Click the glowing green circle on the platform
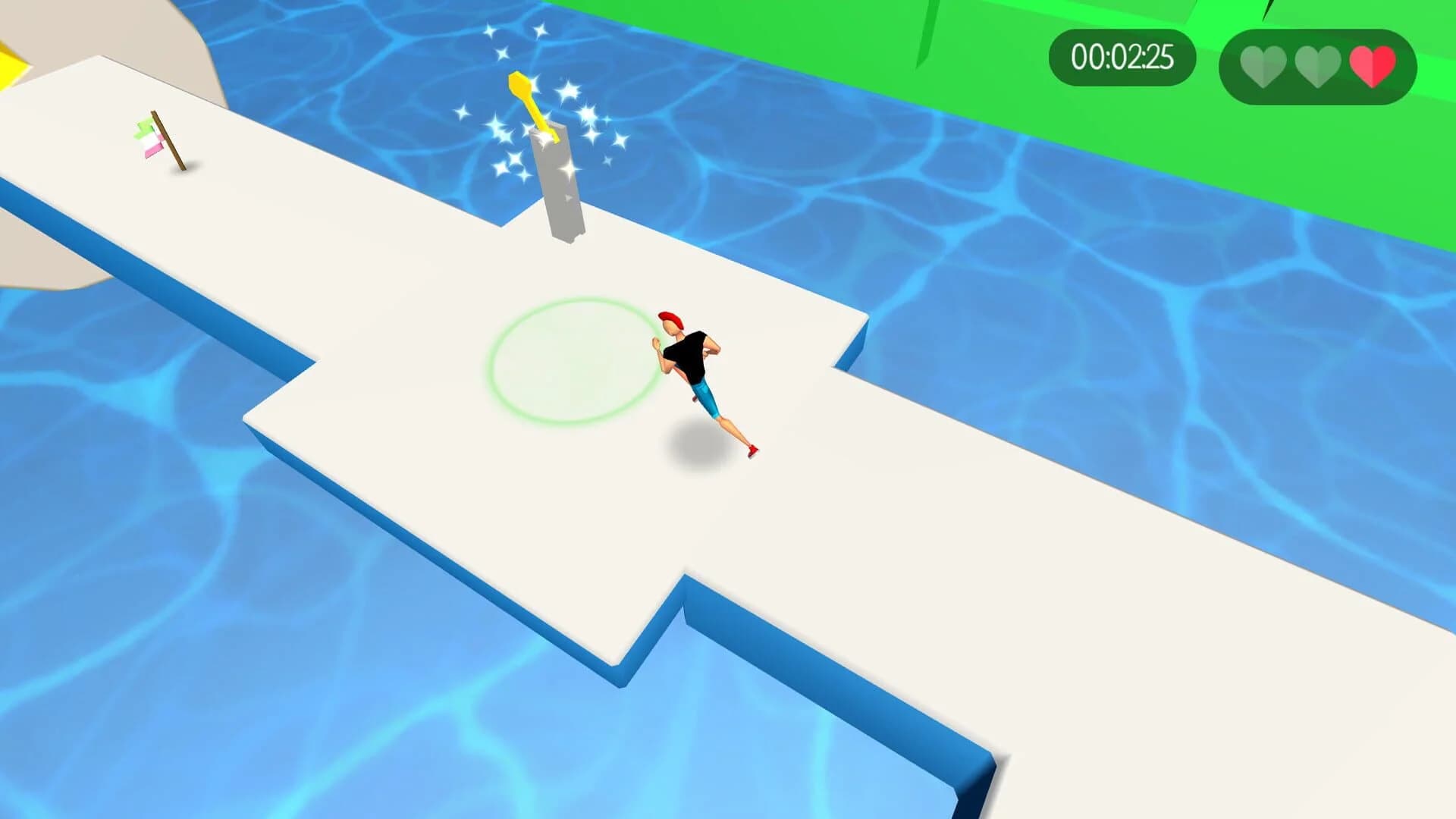 tap(573, 360)
